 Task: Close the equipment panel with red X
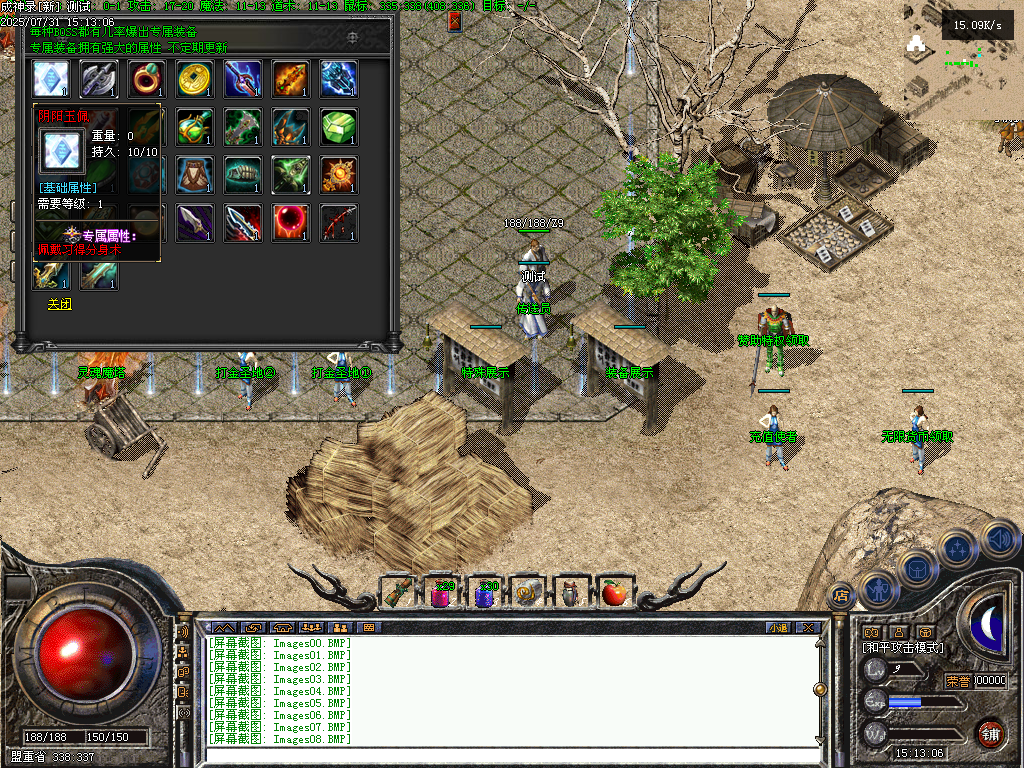[455, 21]
